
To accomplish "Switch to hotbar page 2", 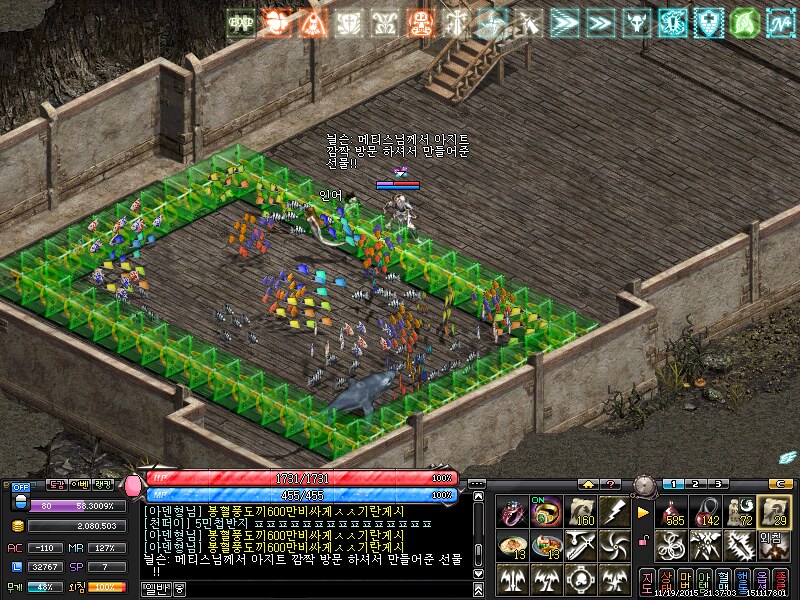I will pos(696,484).
